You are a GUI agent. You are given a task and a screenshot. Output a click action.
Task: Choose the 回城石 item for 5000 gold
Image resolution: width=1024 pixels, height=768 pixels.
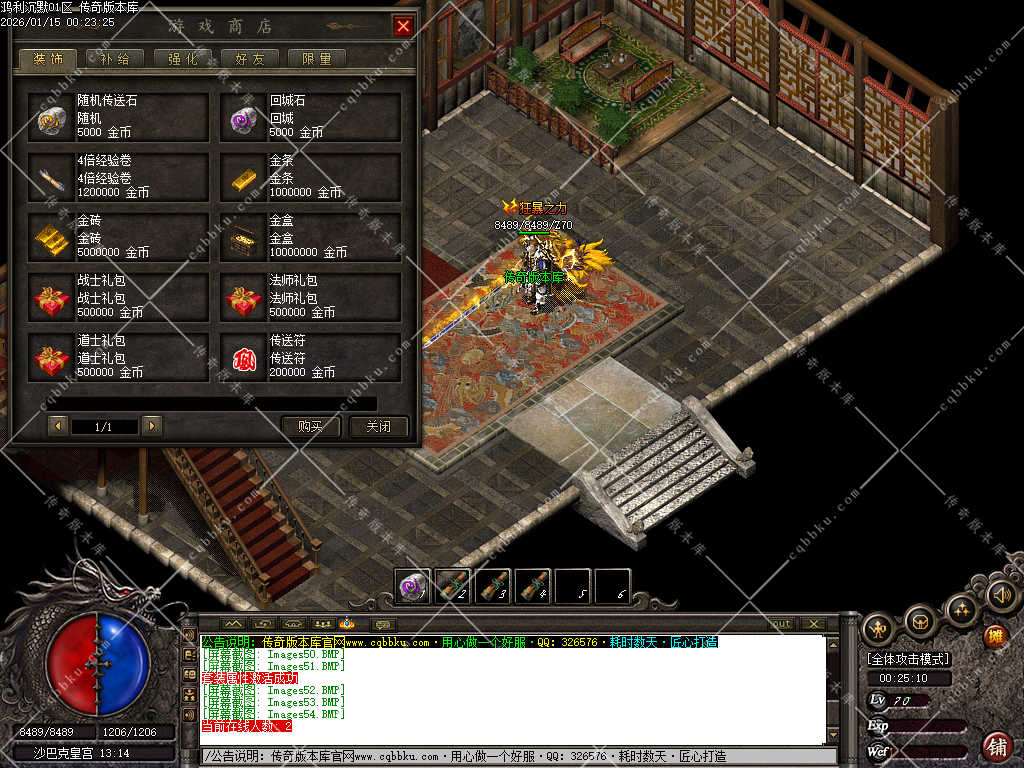310,117
